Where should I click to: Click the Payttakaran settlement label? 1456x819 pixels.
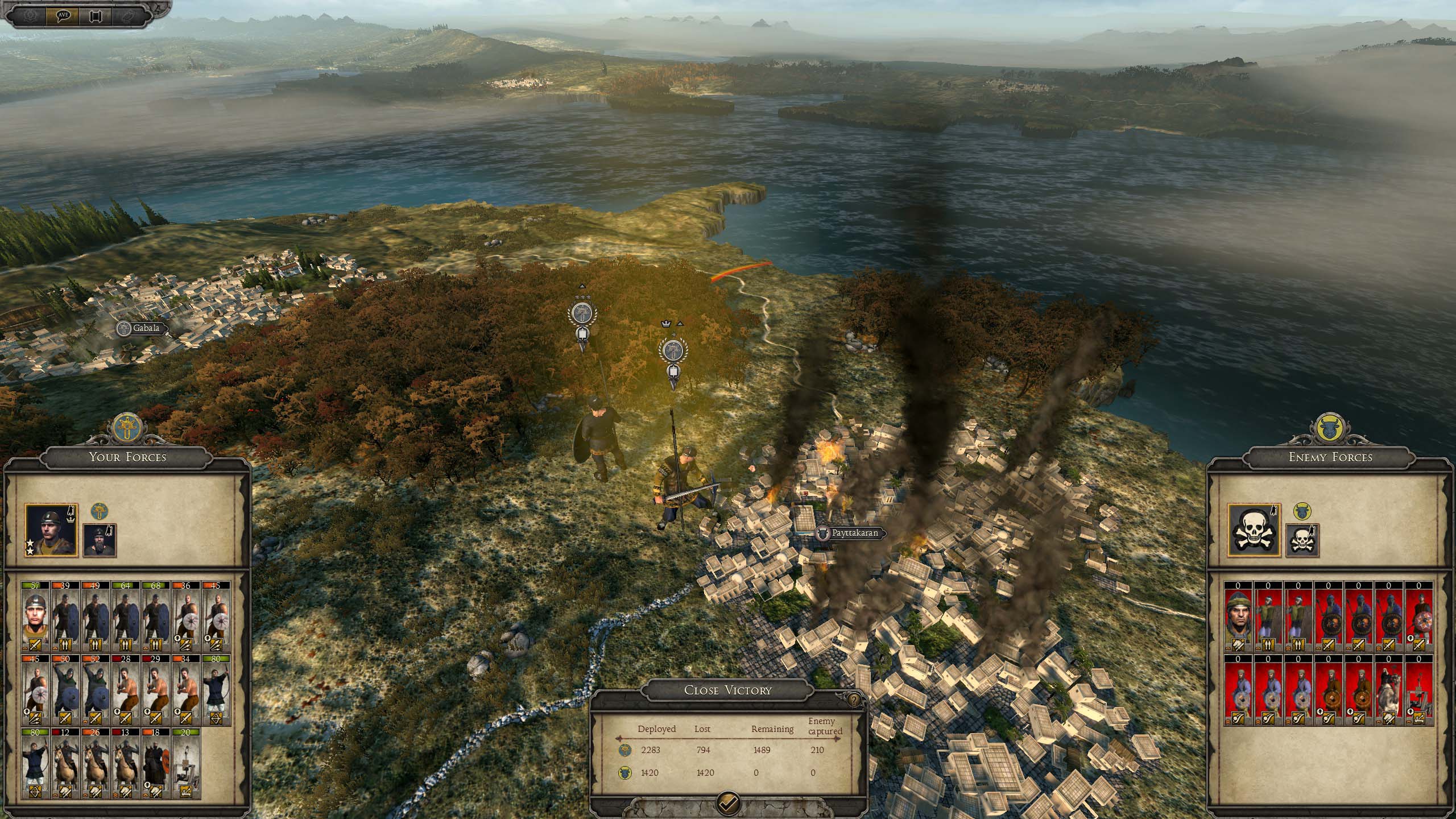849,533
